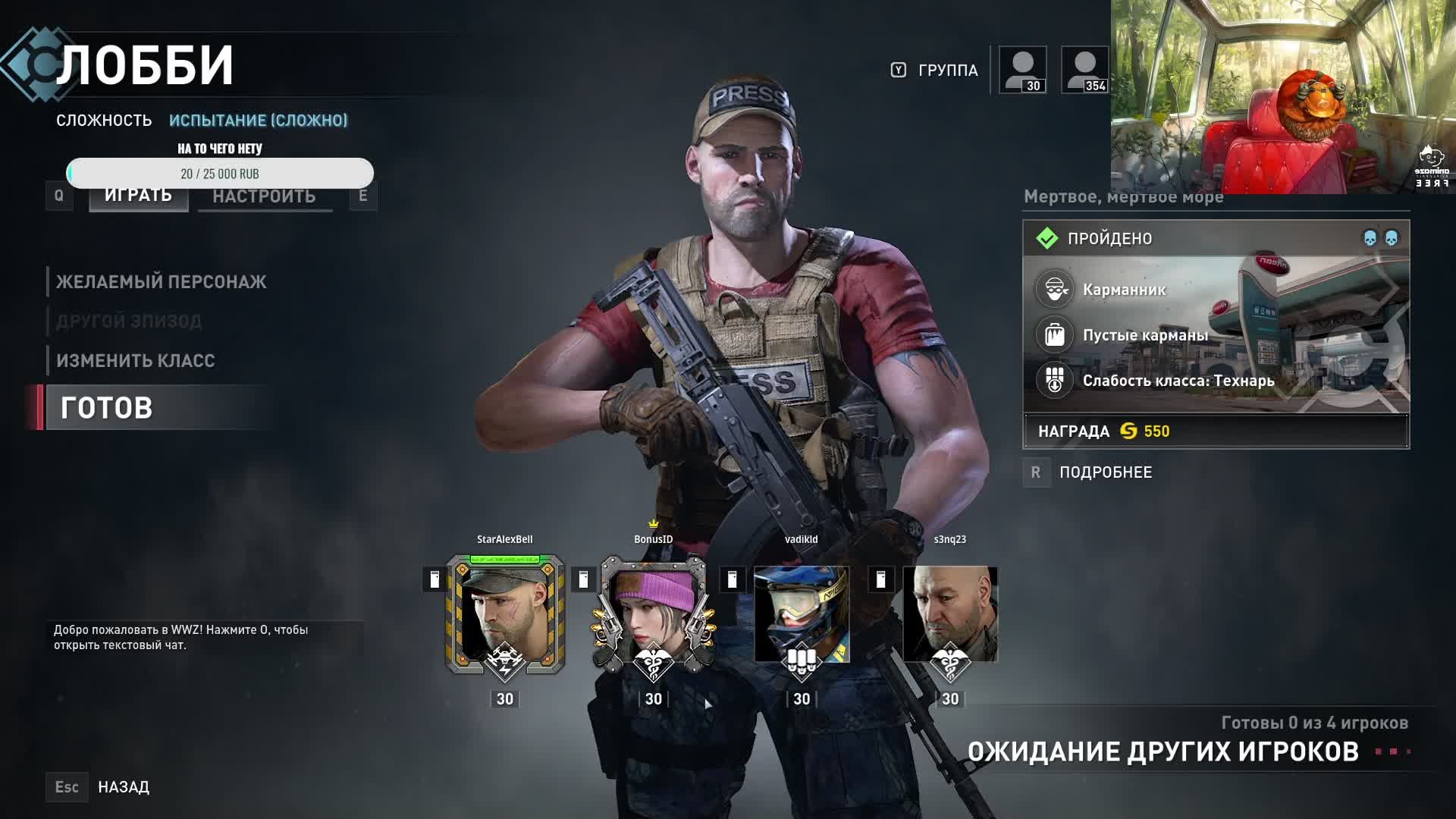This screenshot has height=819, width=1456.
Task: Select the Слабость класса: Технарь modifier
Action: (1178, 381)
